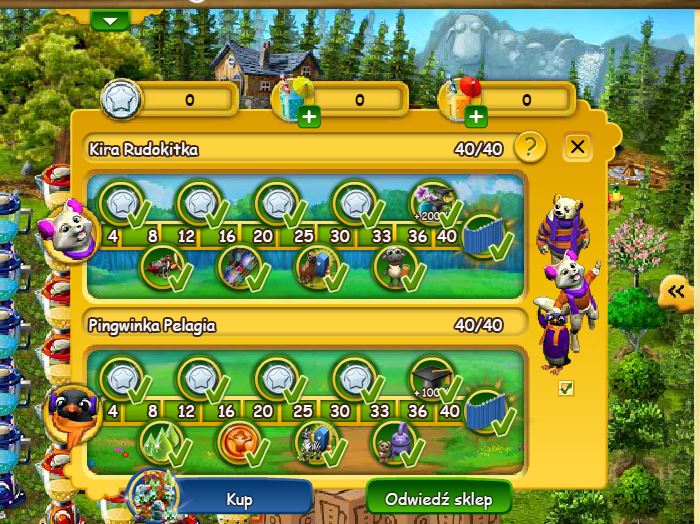Open the question mark help
Viewport: 700px width, 524px height.
(530, 148)
